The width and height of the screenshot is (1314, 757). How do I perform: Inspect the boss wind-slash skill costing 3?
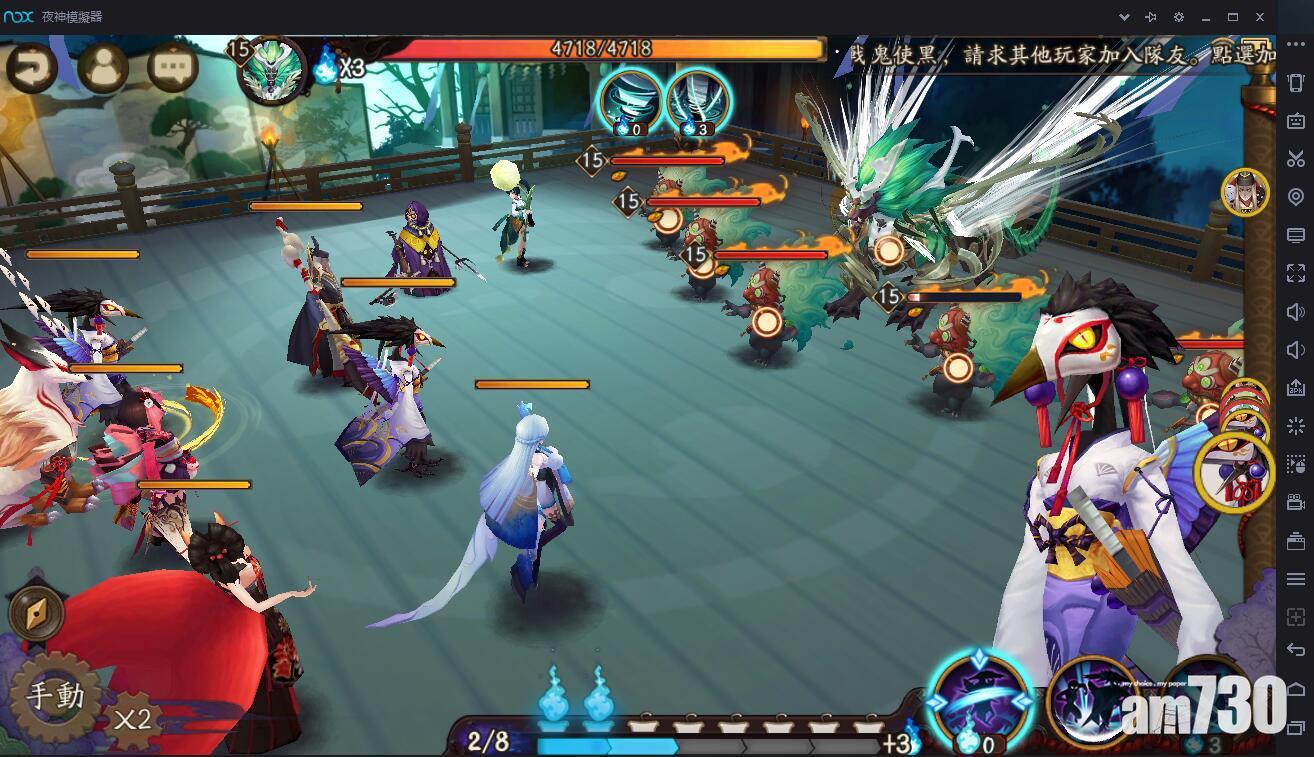pos(697,101)
